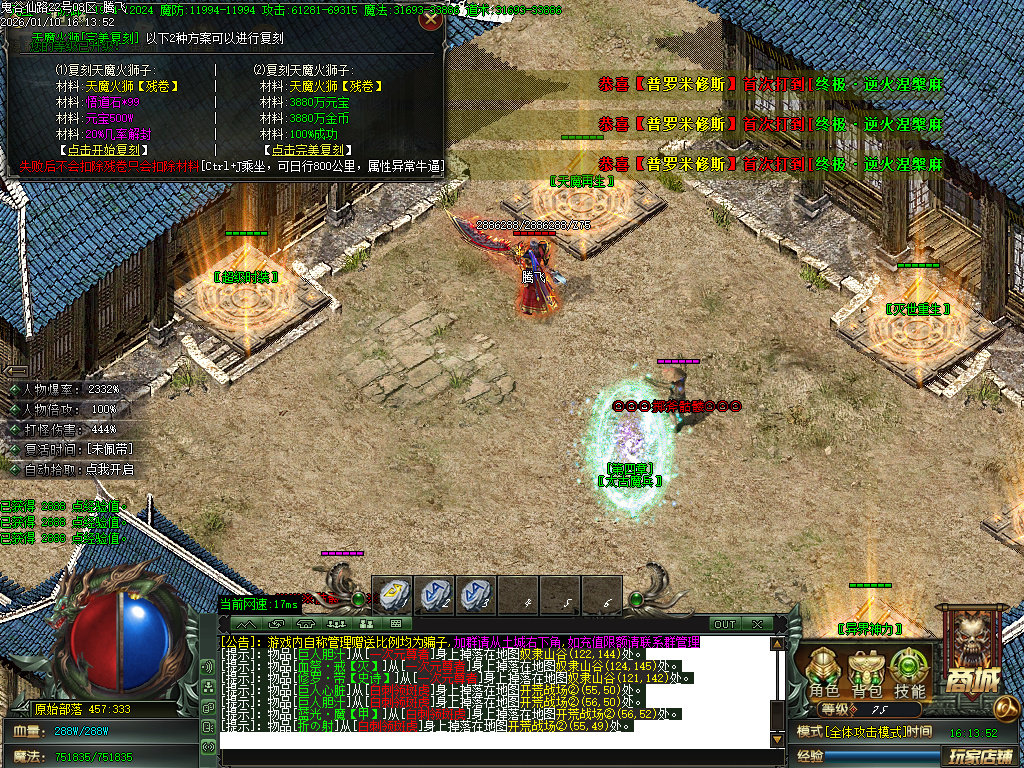Use the blue rune stone in hotbar slot 3
The image size is (1024, 768).
coord(476,595)
